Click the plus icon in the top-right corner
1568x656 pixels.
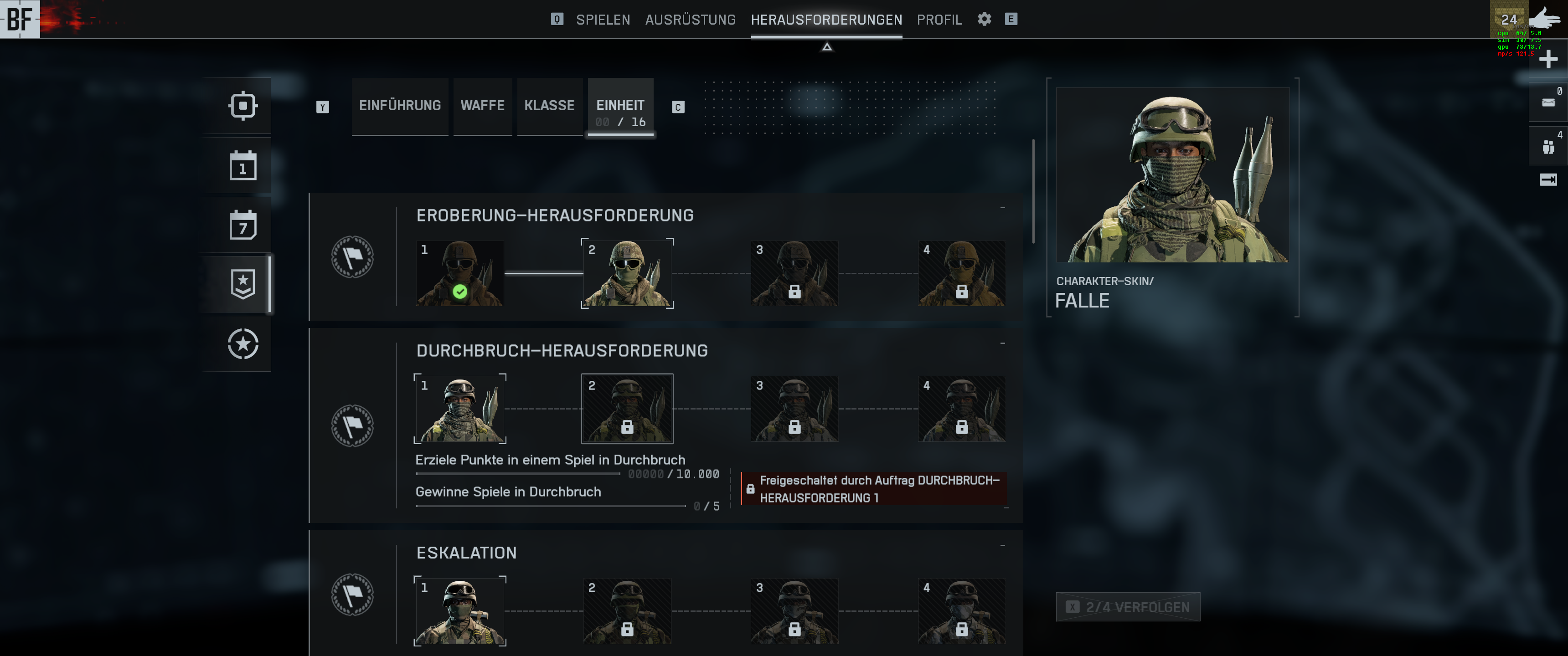point(1547,59)
